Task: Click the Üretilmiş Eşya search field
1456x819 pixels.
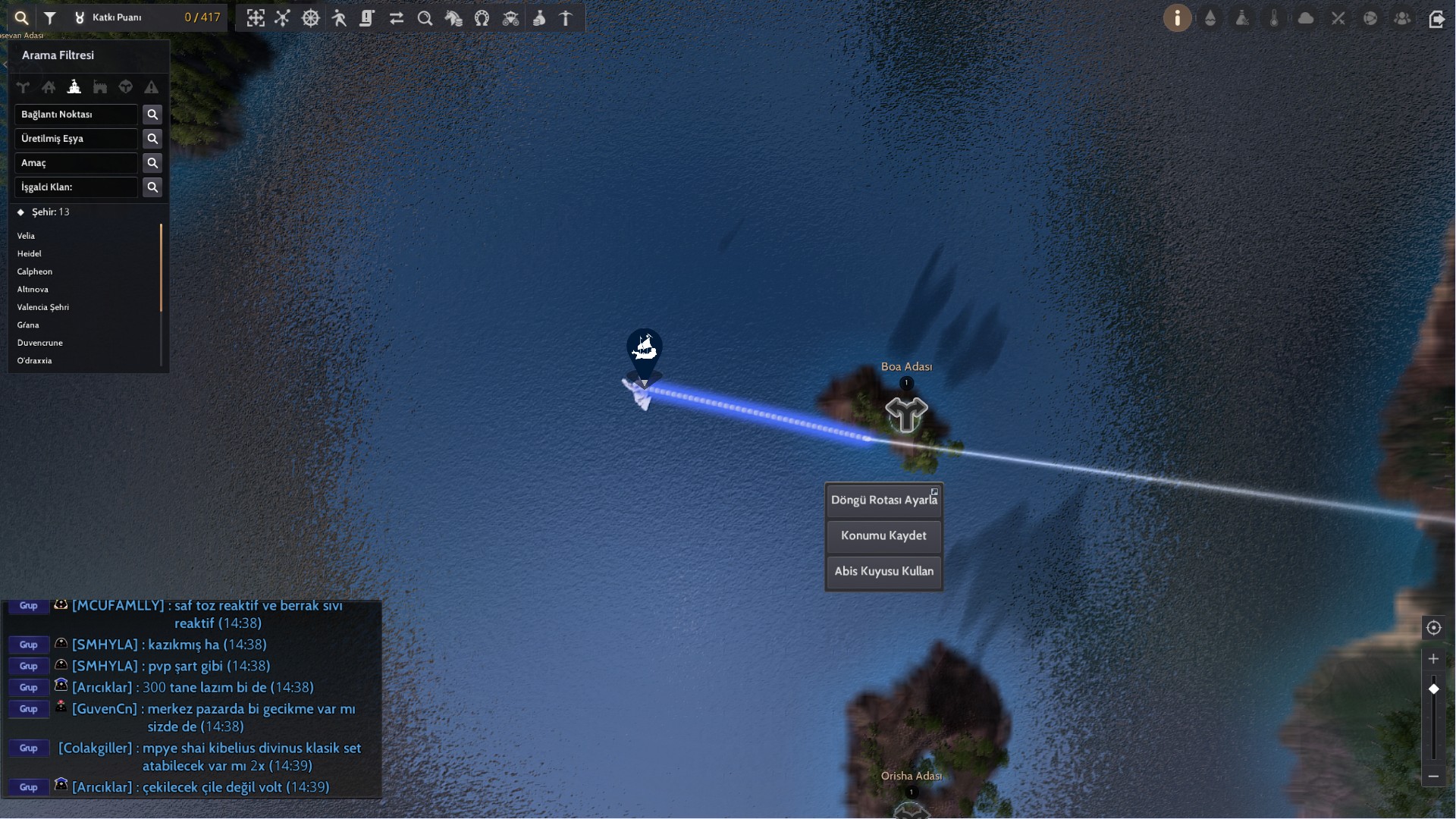Action: click(x=76, y=139)
